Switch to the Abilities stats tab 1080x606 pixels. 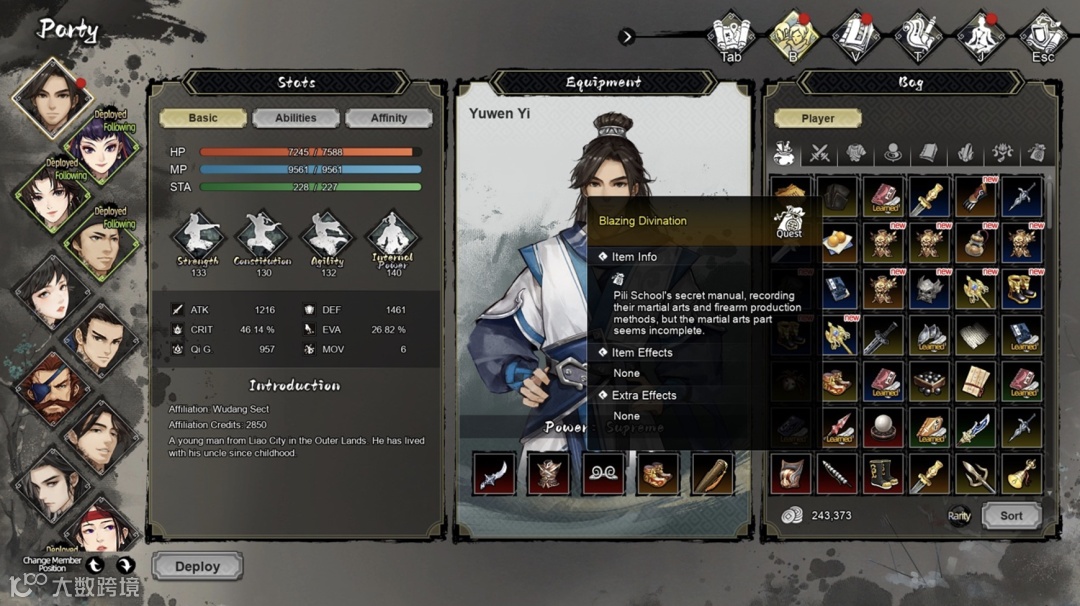[295, 118]
